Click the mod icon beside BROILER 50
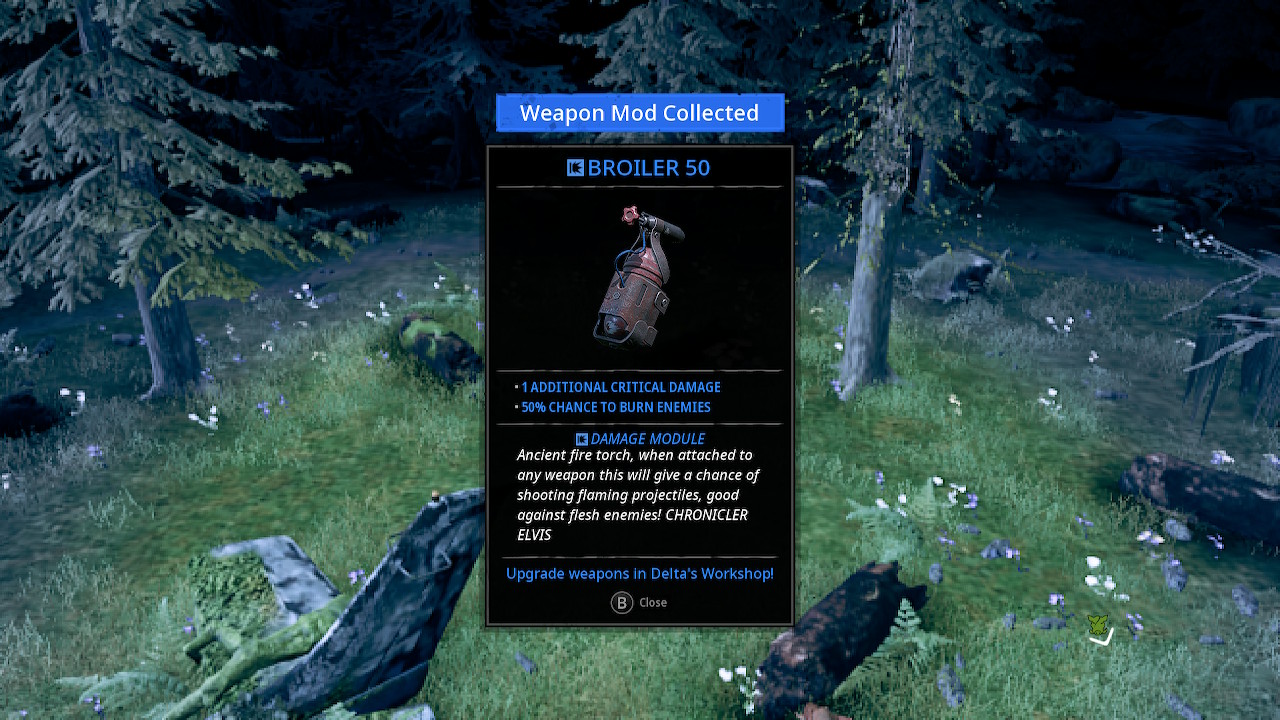1280x720 pixels. pos(575,168)
